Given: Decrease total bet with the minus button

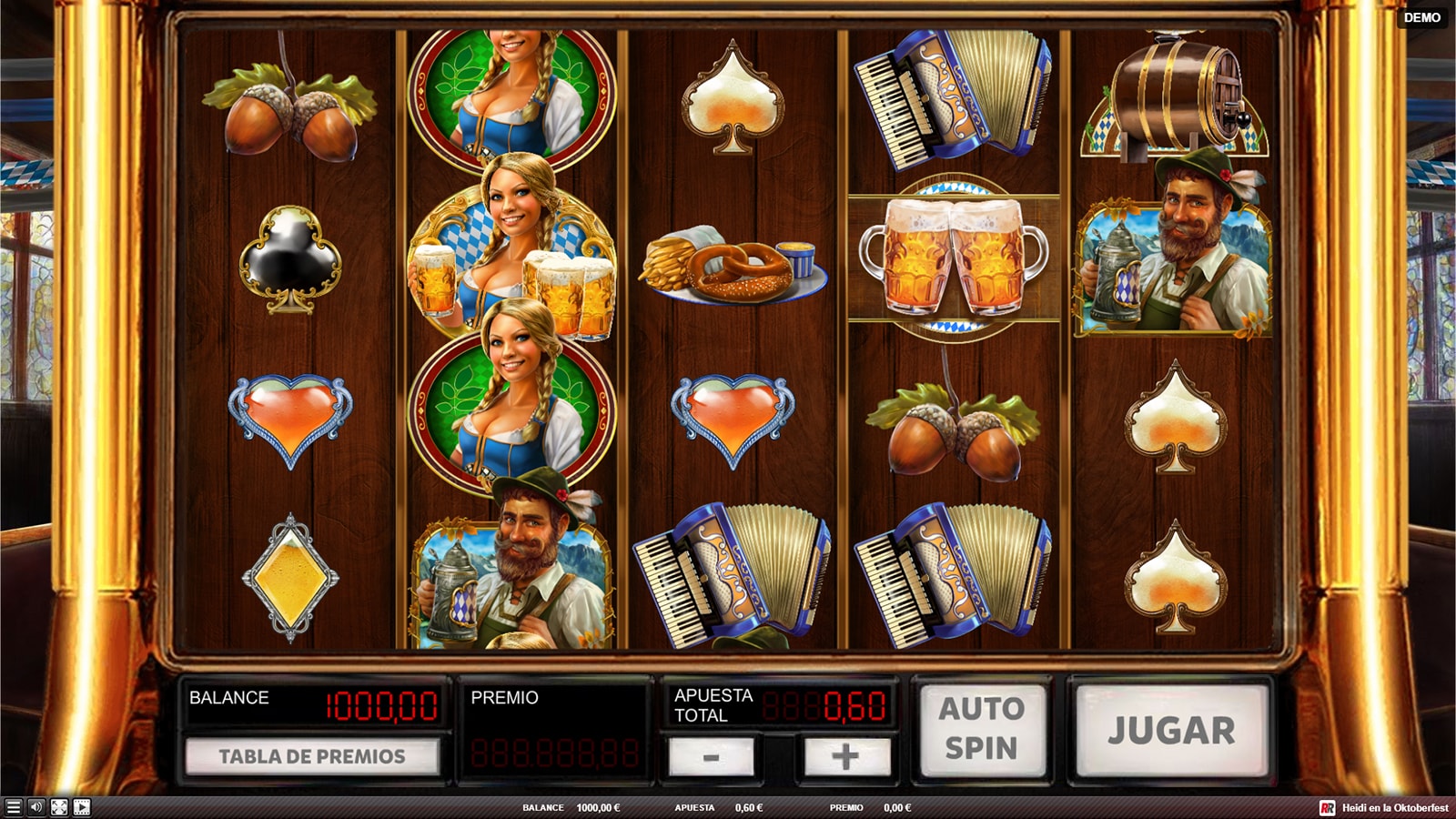Looking at the screenshot, I should tap(711, 756).
